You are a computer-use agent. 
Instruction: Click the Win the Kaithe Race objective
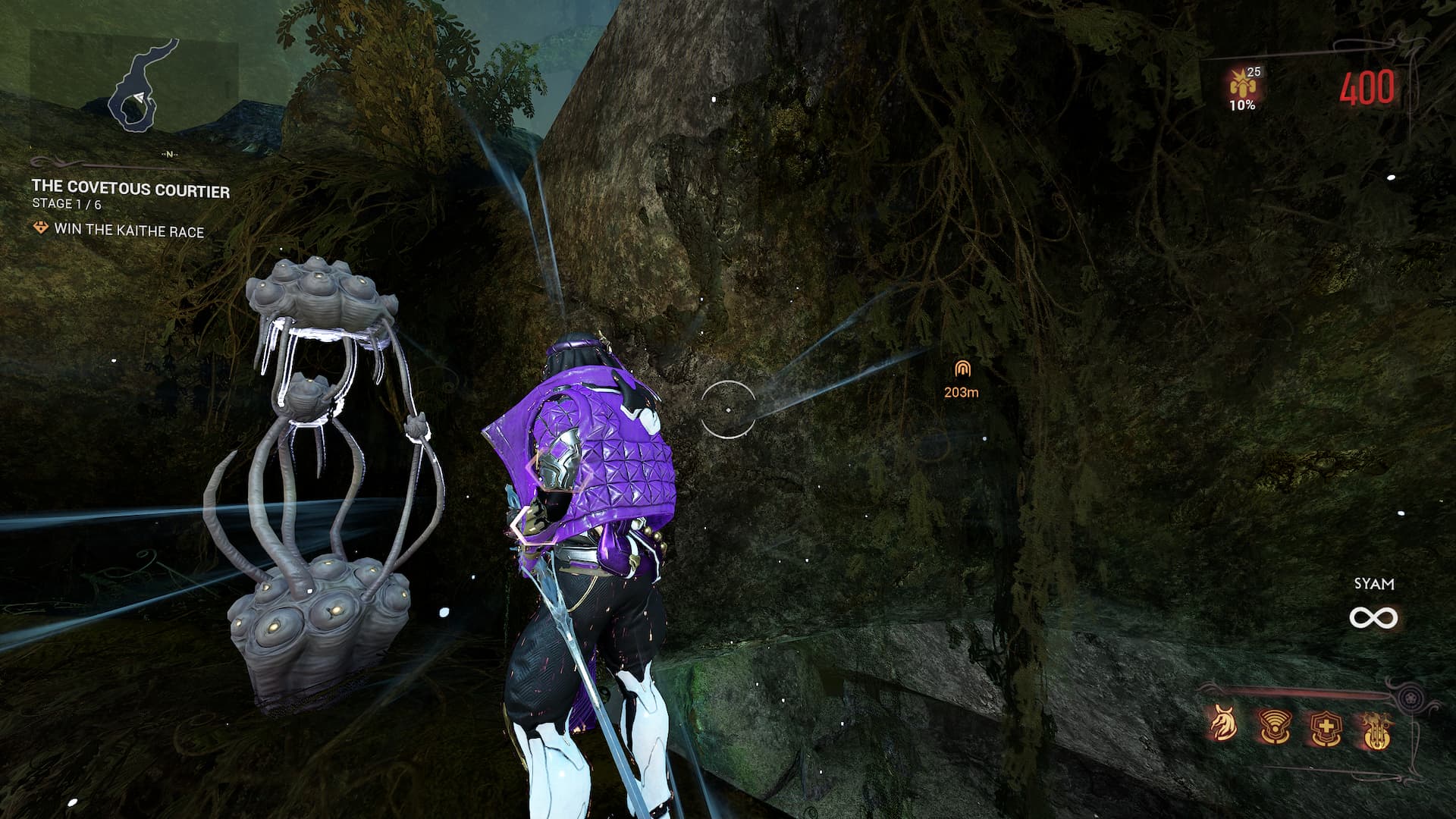point(129,231)
